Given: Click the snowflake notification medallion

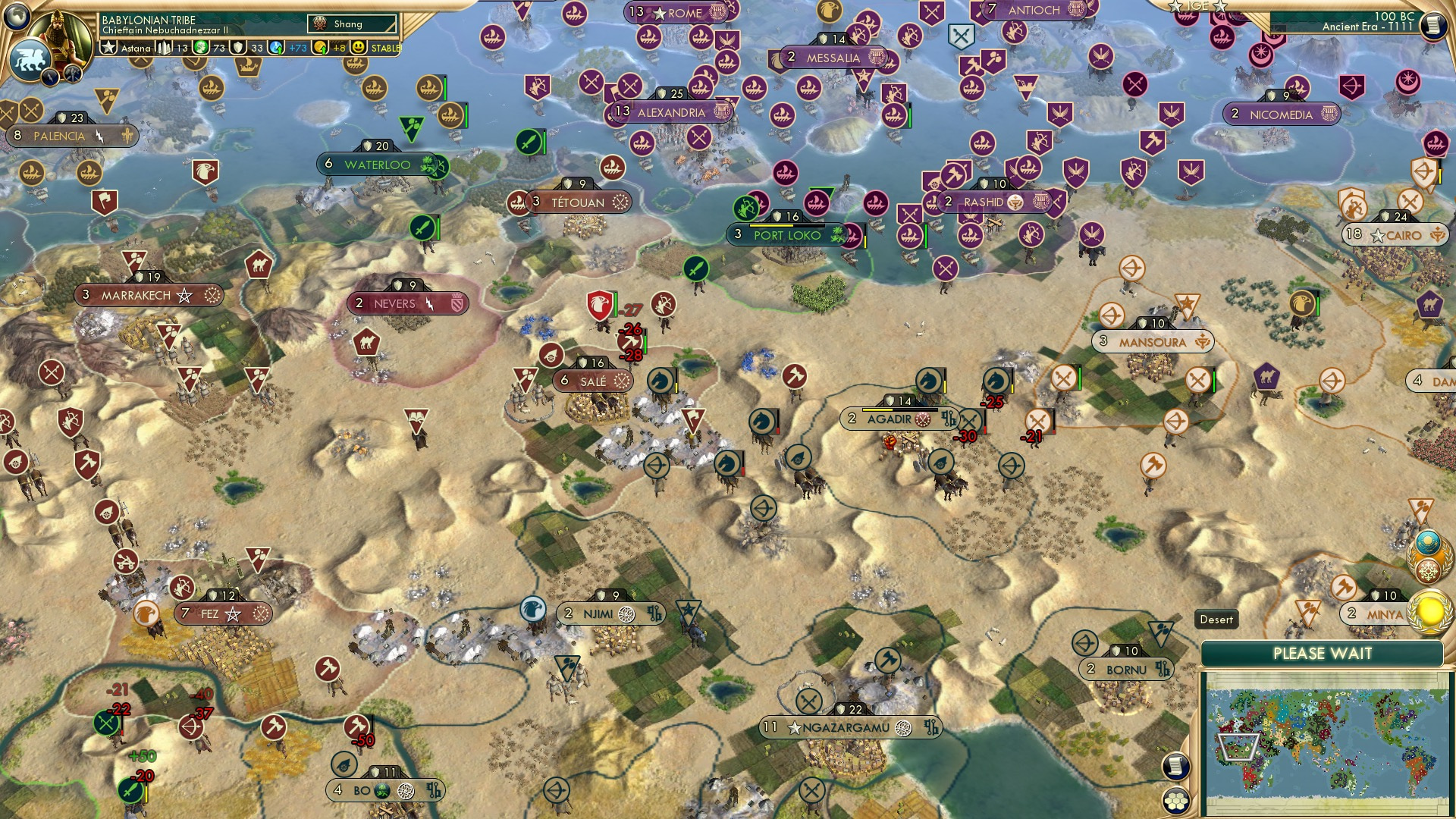Looking at the screenshot, I should [1429, 570].
